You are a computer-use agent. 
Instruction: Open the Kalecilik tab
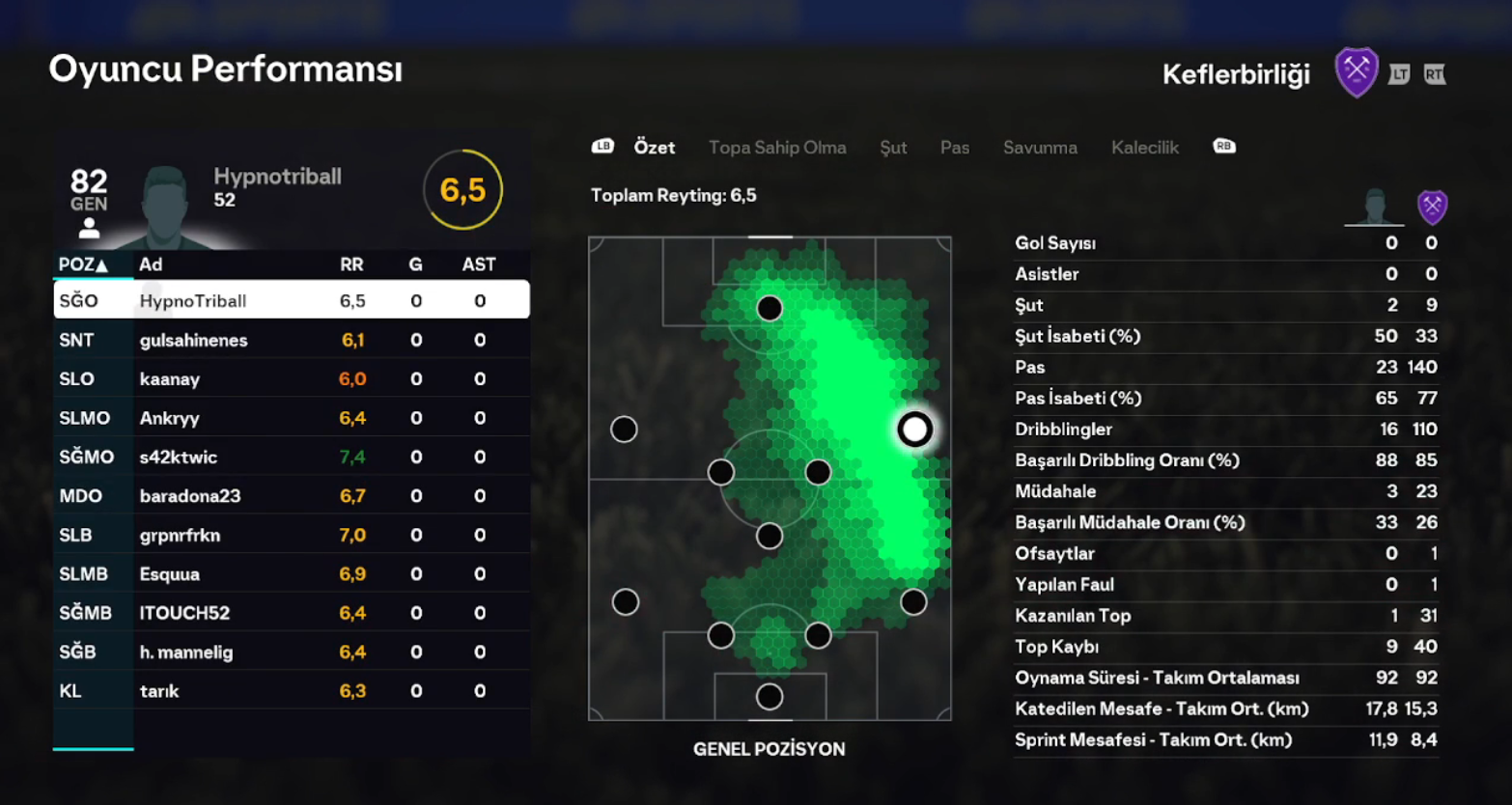[x=1144, y=148]
